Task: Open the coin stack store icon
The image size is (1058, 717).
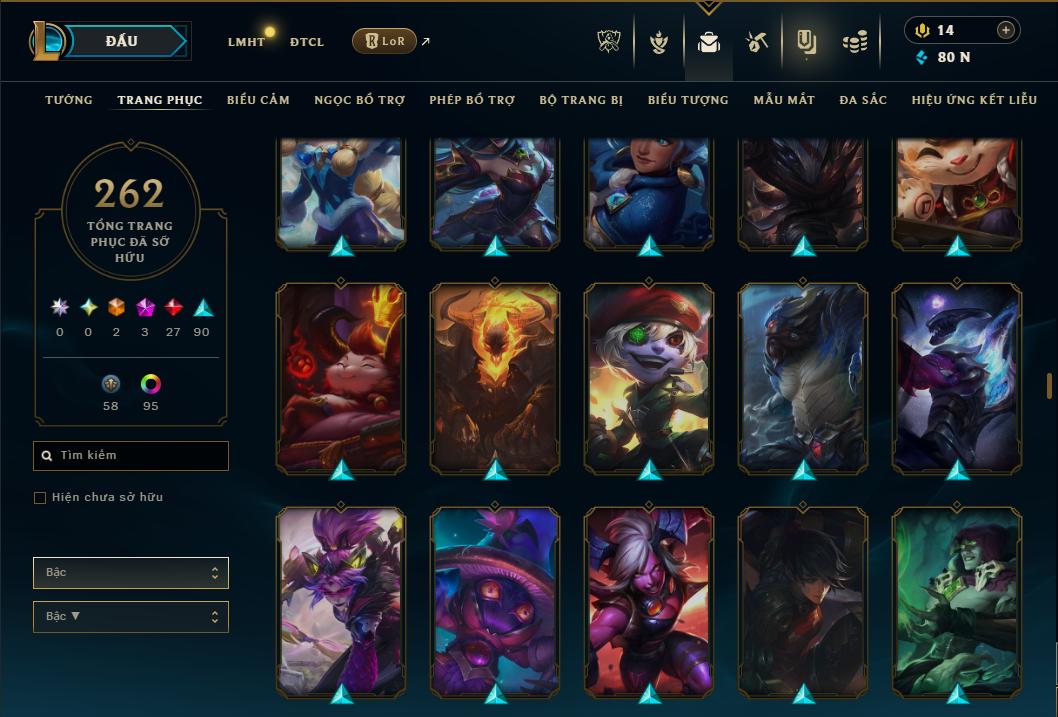Action: 854,42
